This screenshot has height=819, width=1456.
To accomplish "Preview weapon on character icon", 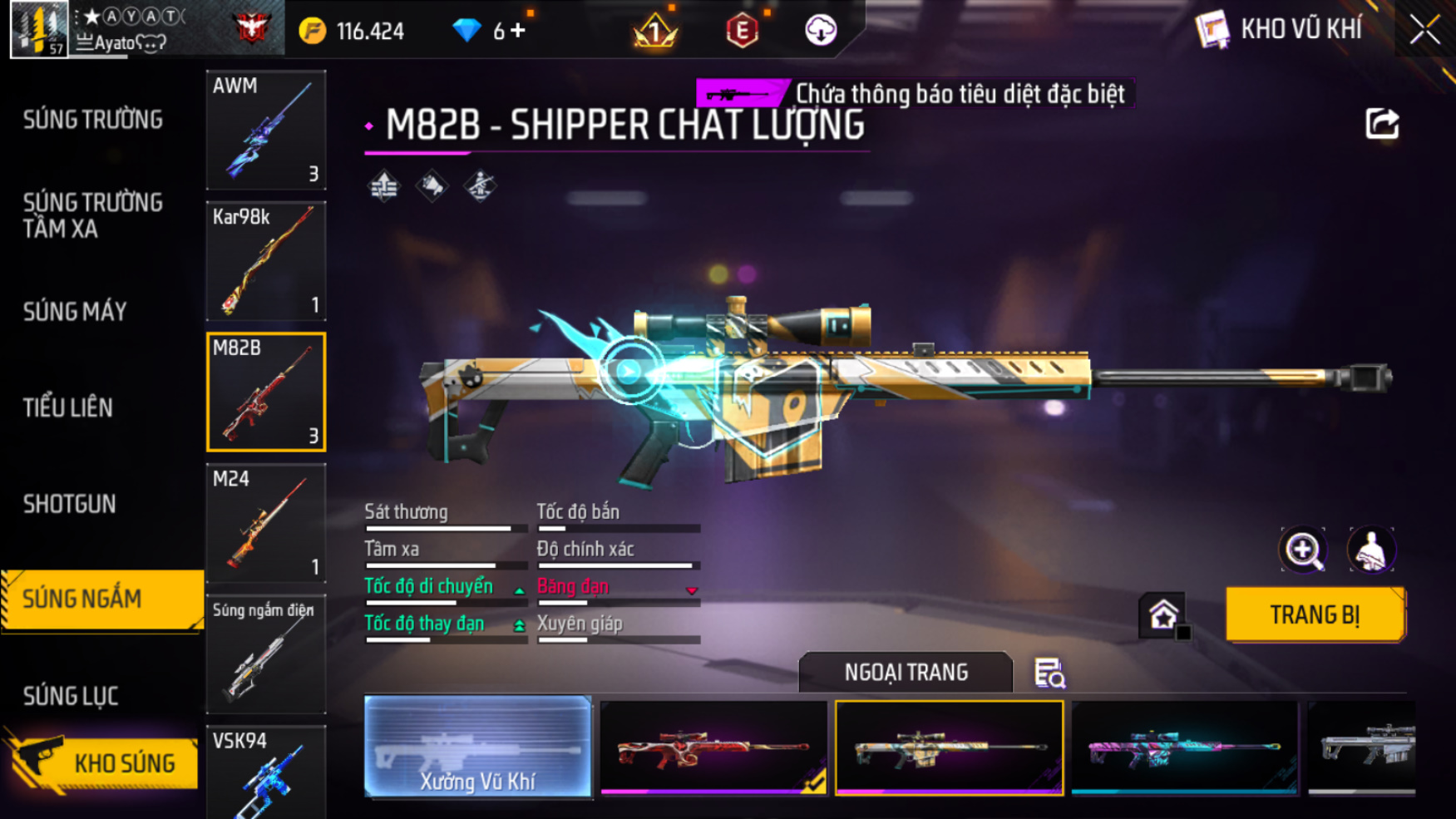I will (x=1370, y=550).
